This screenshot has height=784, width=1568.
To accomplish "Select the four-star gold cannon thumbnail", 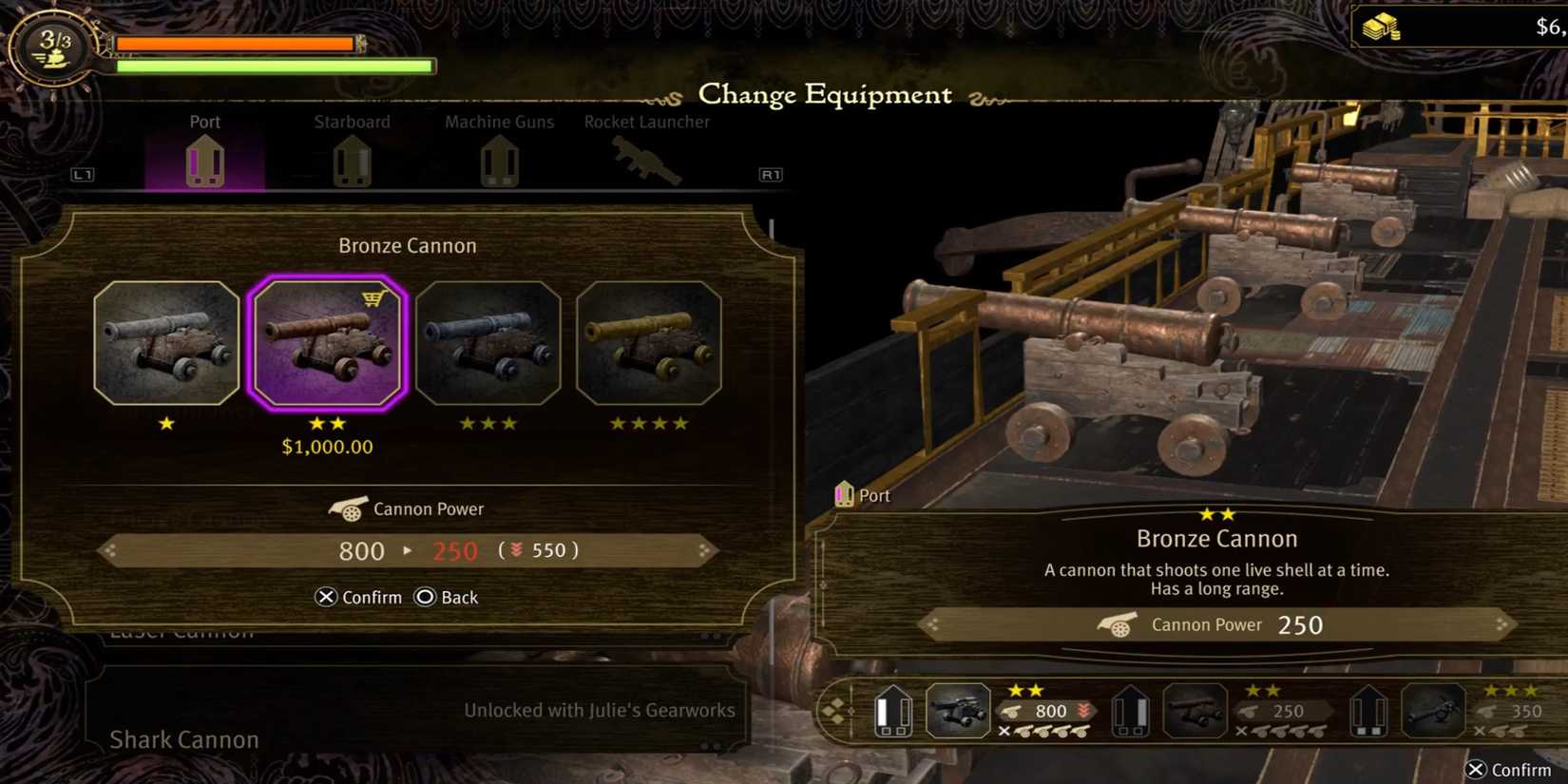I will tap(649, 342).
